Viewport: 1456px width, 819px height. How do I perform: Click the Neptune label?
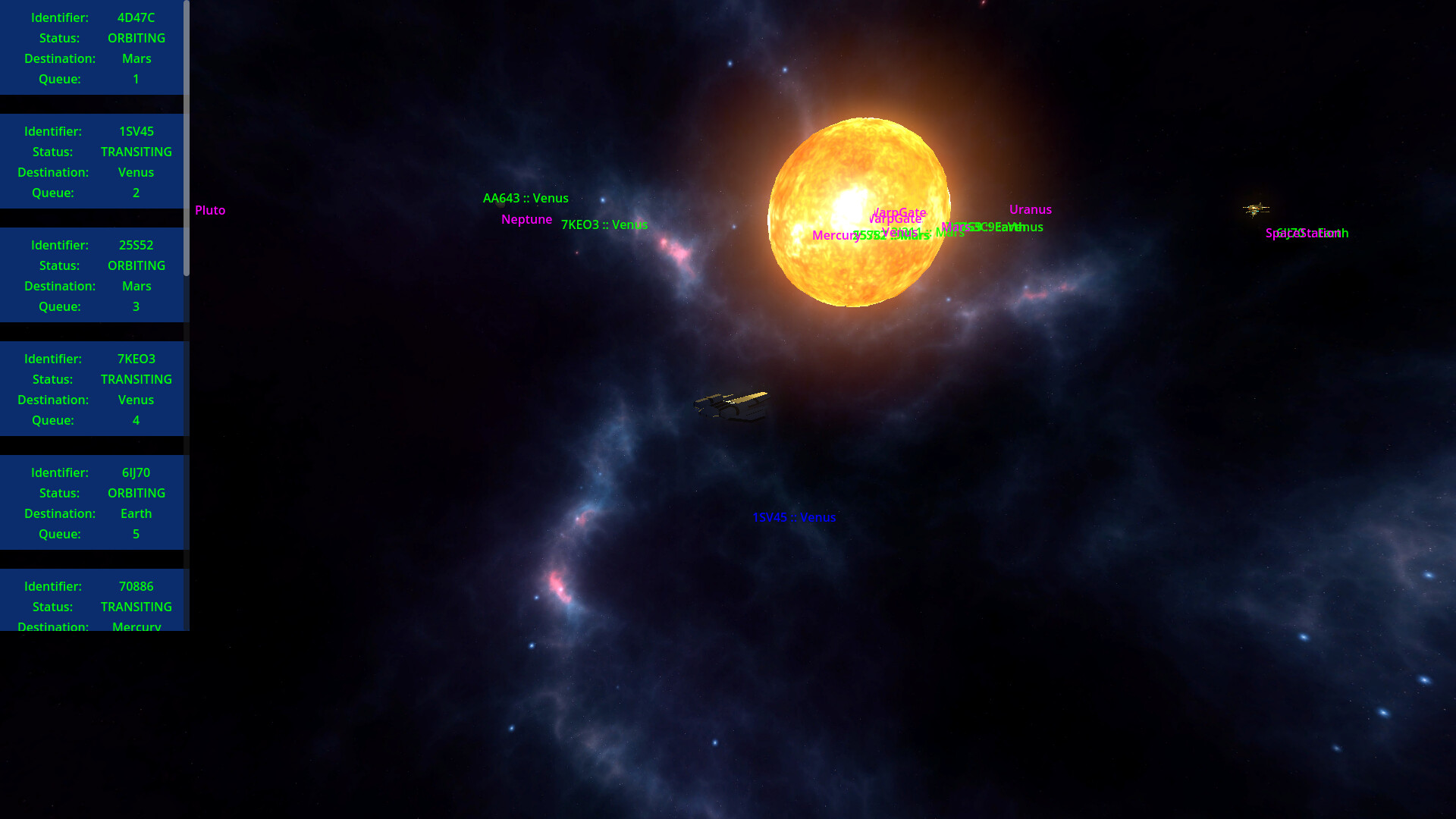(526, 219)
